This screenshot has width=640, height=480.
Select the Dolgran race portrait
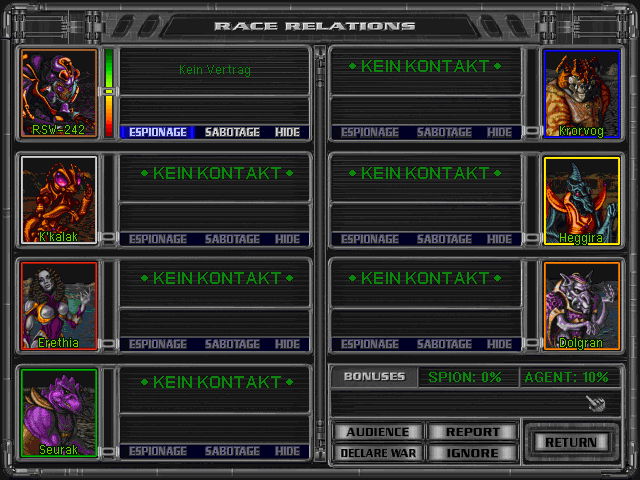[581, 305]
